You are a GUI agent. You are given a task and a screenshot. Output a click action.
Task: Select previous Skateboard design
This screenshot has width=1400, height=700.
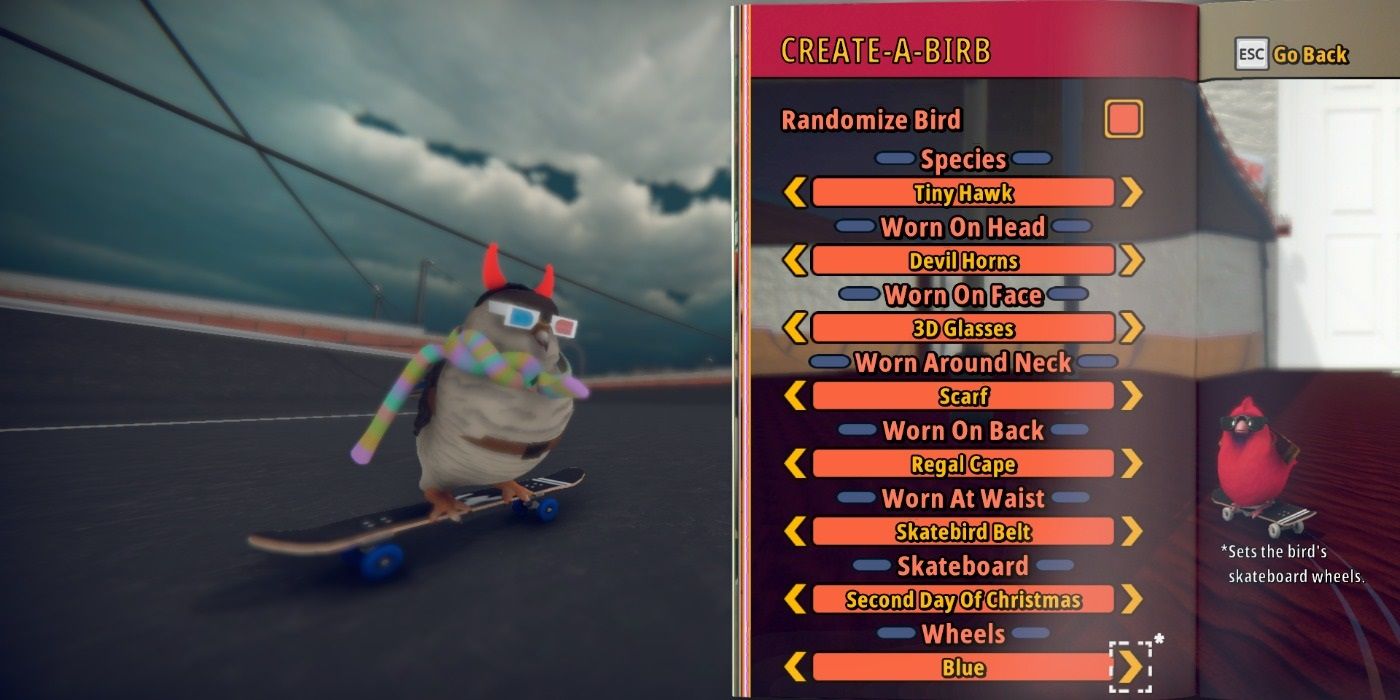coord(795,600)
